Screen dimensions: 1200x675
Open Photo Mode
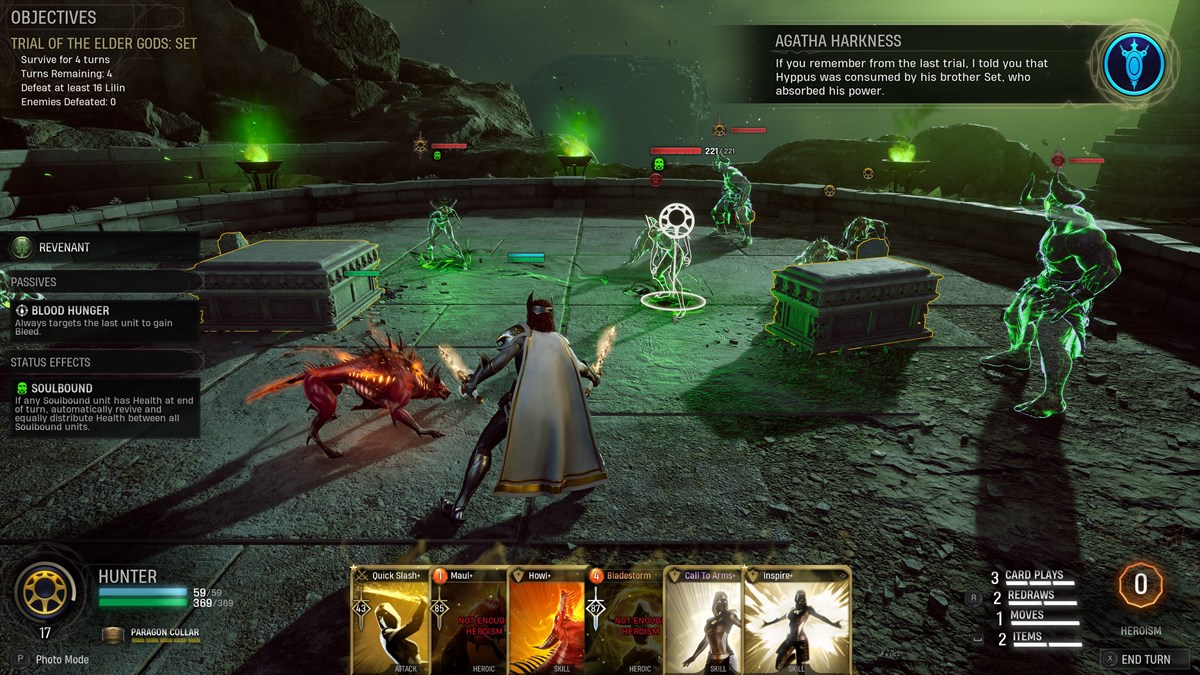62,659
